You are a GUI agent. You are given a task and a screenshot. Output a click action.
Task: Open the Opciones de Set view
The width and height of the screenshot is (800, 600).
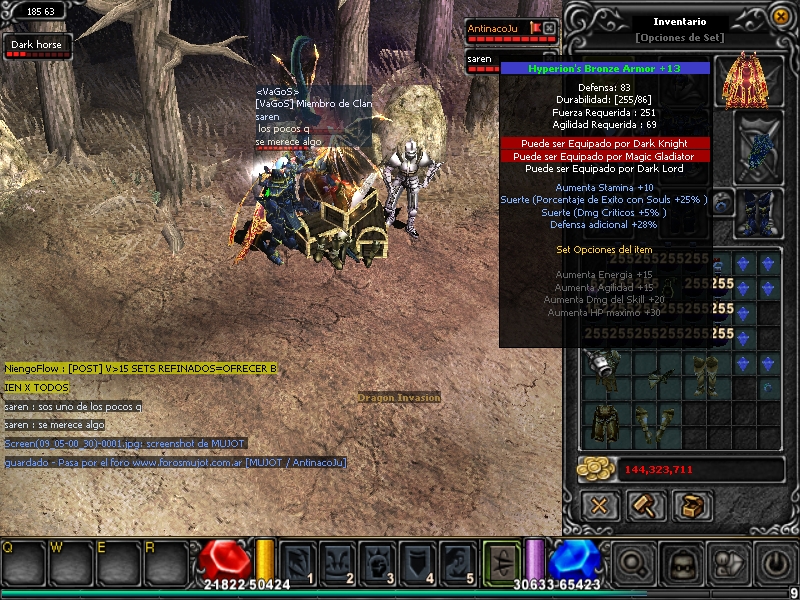[x=679, y=38]
